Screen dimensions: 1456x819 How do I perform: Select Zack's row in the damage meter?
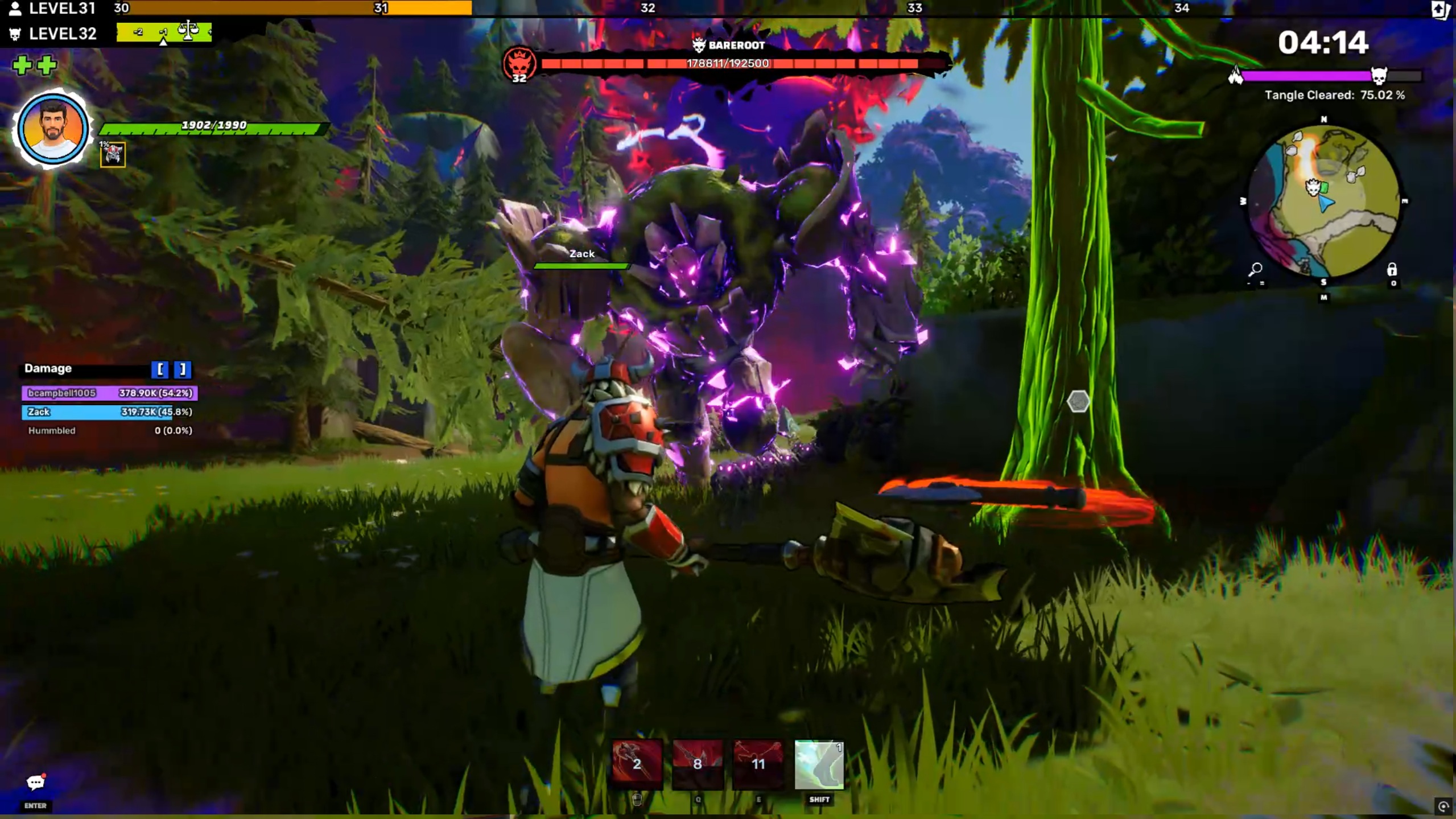click(x=109, y=411)
